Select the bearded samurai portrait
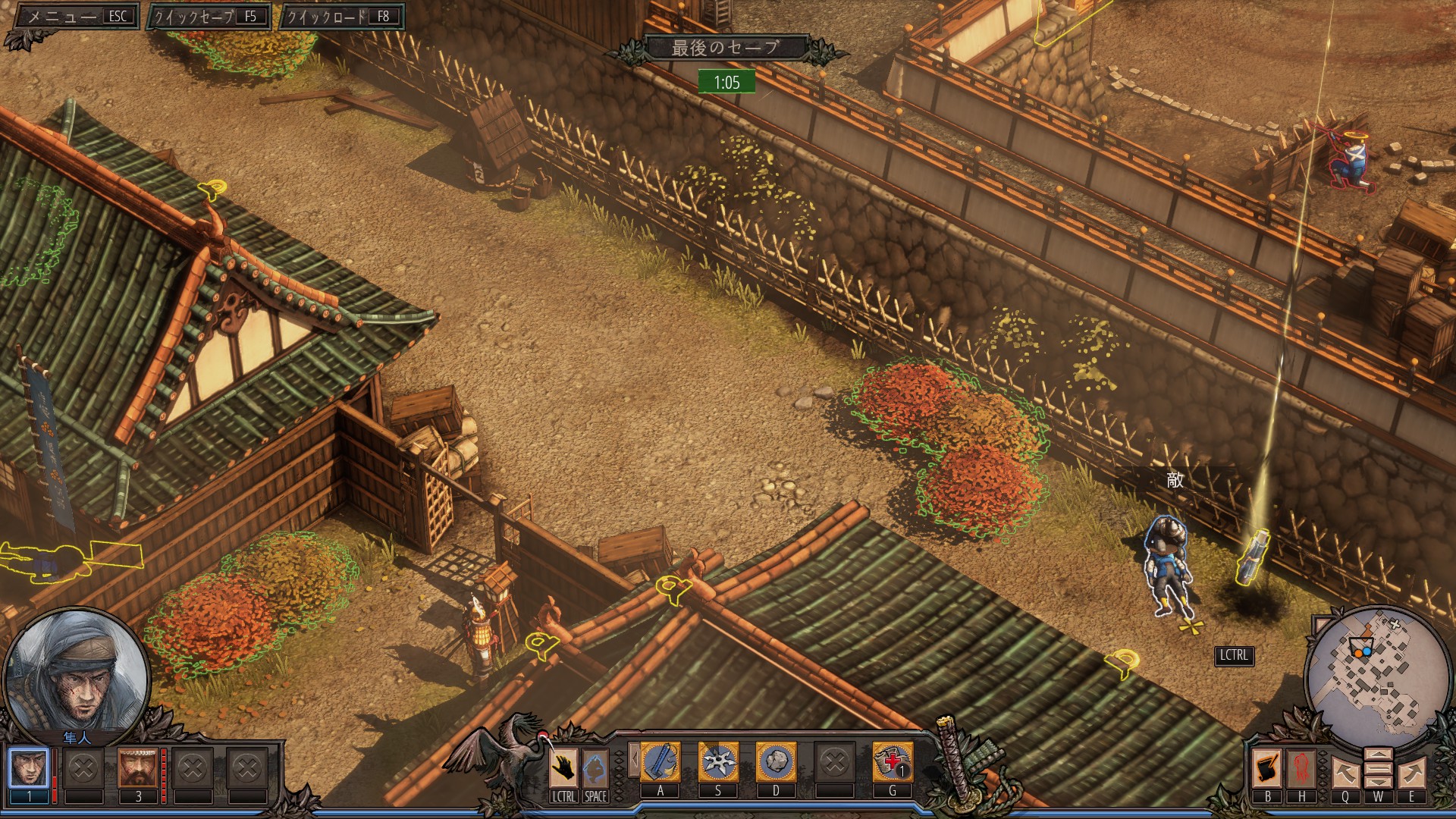 [137, 767]
